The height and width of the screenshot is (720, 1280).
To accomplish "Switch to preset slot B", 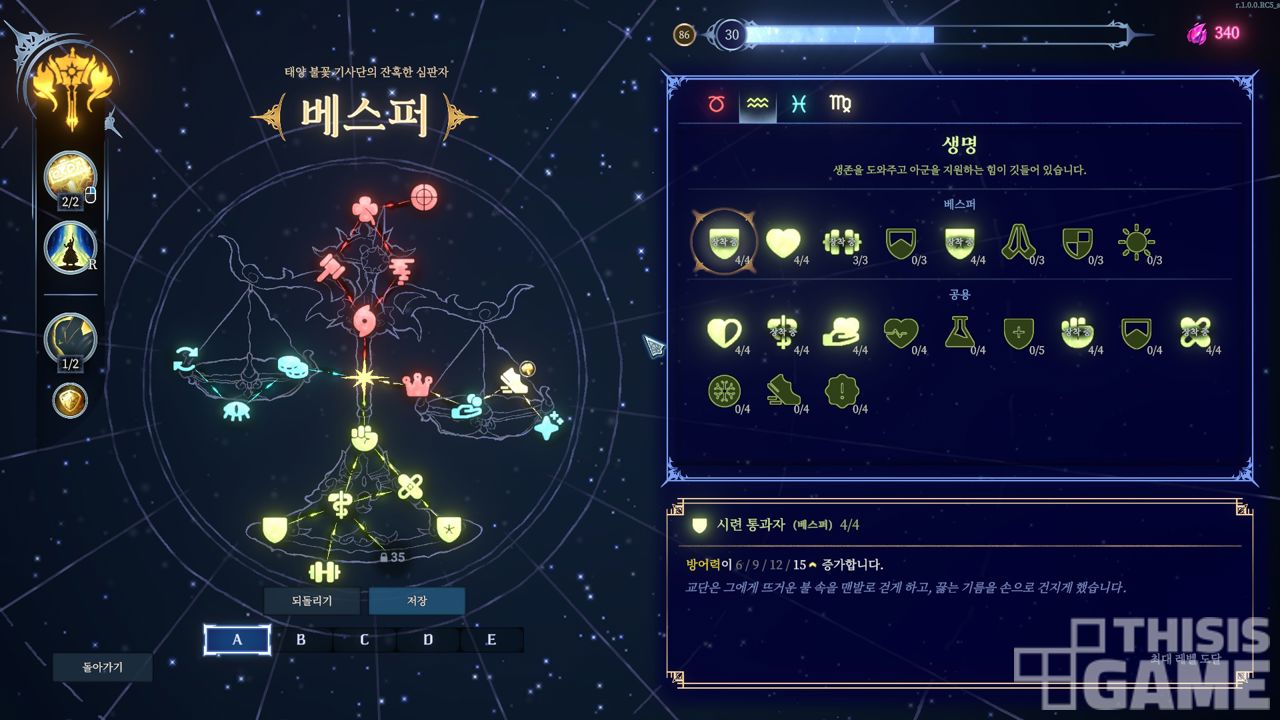I will [x=301, y=640].
